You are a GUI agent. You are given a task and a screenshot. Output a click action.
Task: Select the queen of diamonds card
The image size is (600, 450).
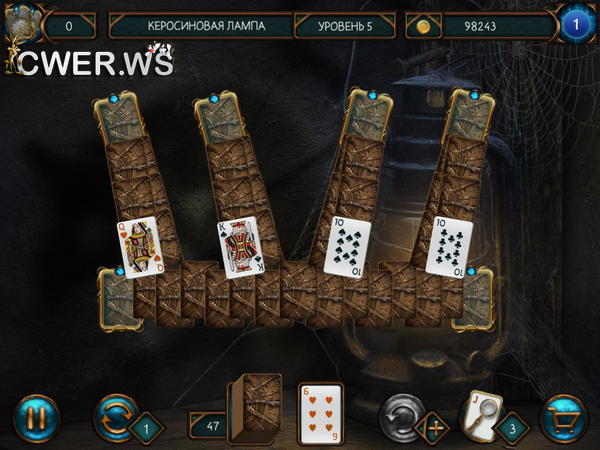point(139,246)
